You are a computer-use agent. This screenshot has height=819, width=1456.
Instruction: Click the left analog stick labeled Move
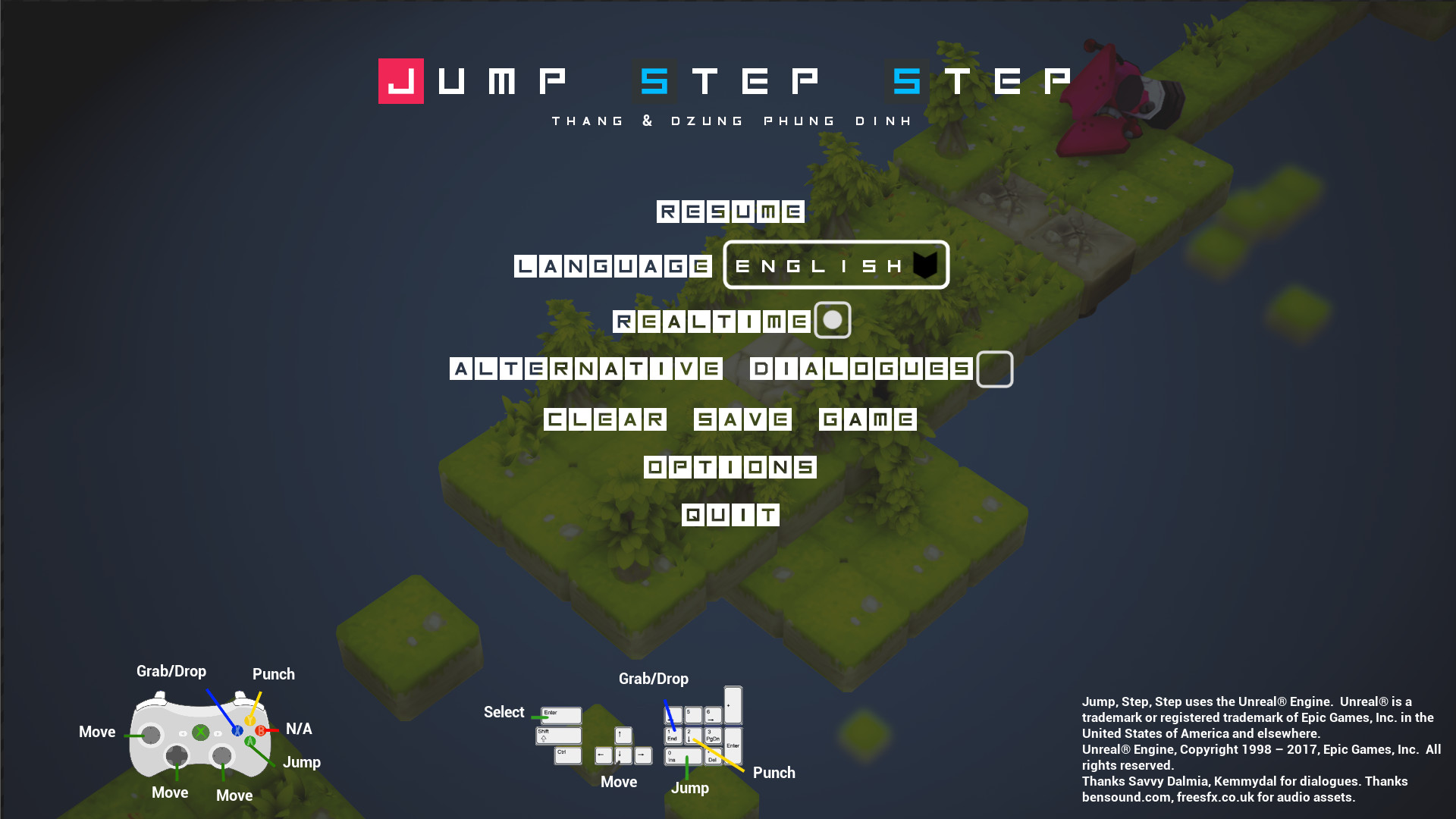pyautogui.click(x=151, y=734)
